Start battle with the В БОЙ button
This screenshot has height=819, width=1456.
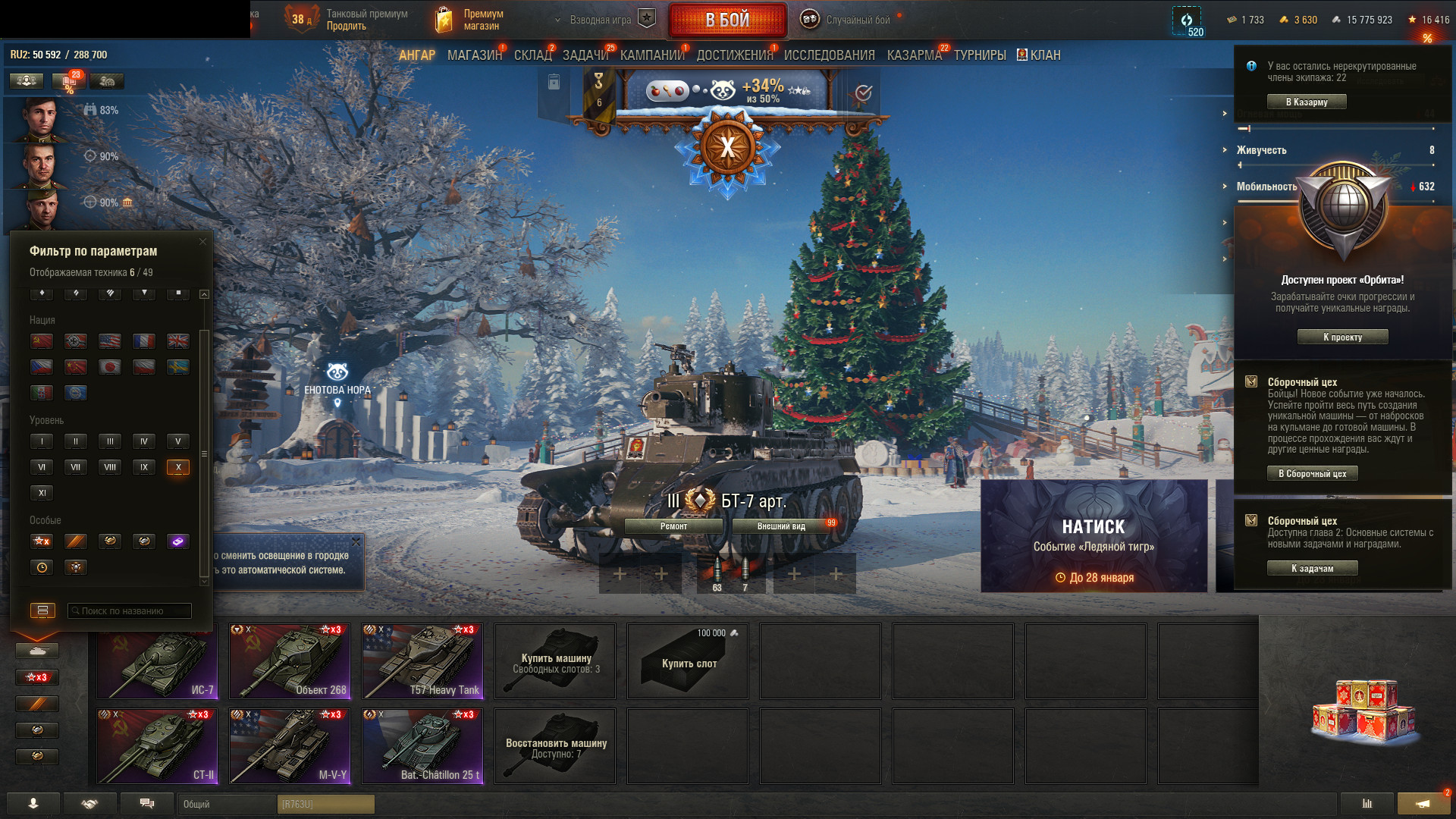pos(727,20)
